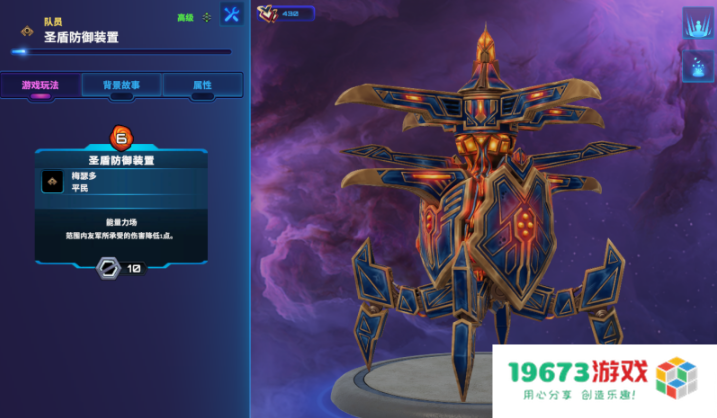Click the top-right spotlight pedestal view icon
The width and height of the screenshot is (717, 418).
[697, 24]
